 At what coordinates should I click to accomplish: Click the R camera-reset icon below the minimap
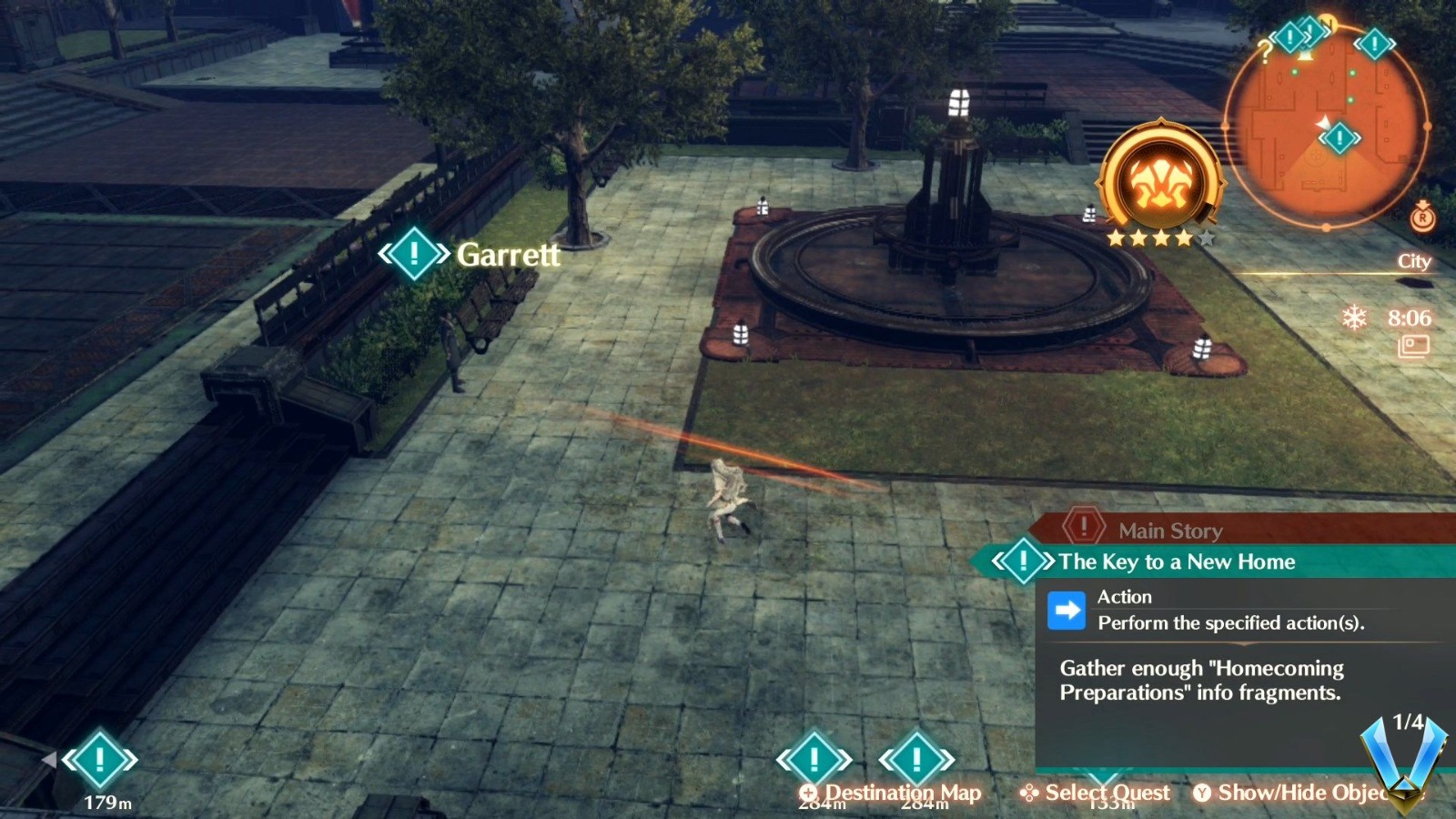point(1423,218)
